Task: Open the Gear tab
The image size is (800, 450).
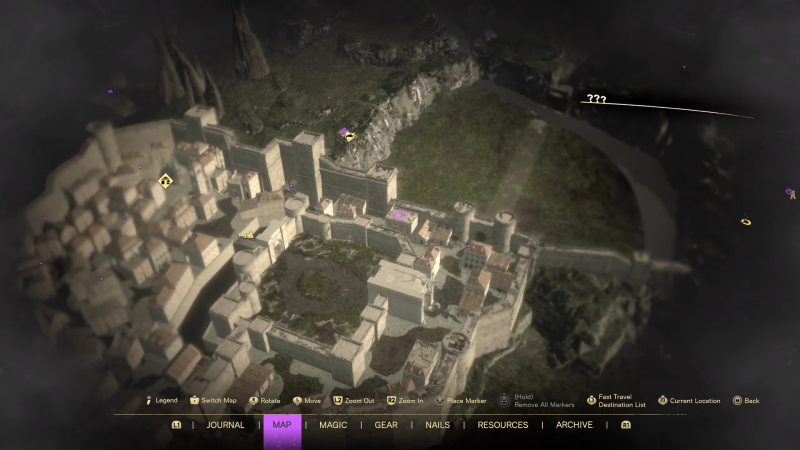Action: pyautogui.click(x=386, y=425)
